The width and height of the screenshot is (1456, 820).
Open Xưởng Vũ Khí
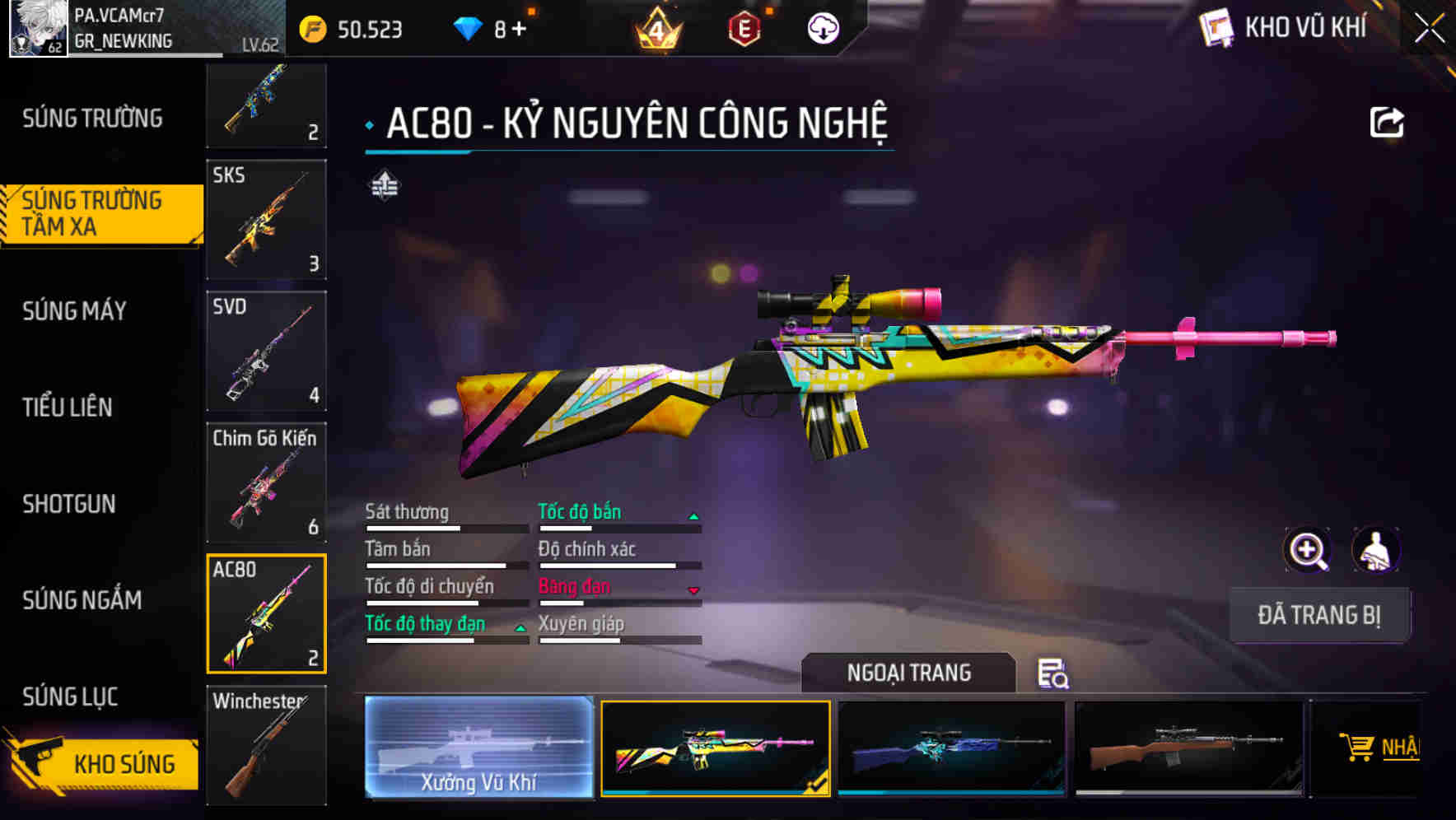[478, 749]
